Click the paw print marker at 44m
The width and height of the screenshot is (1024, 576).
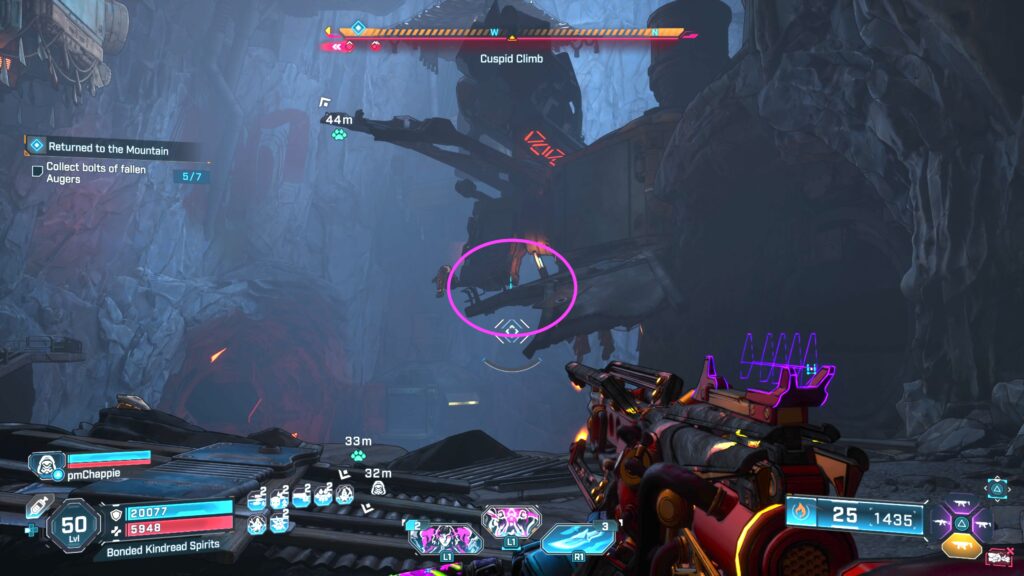point(339,134)
